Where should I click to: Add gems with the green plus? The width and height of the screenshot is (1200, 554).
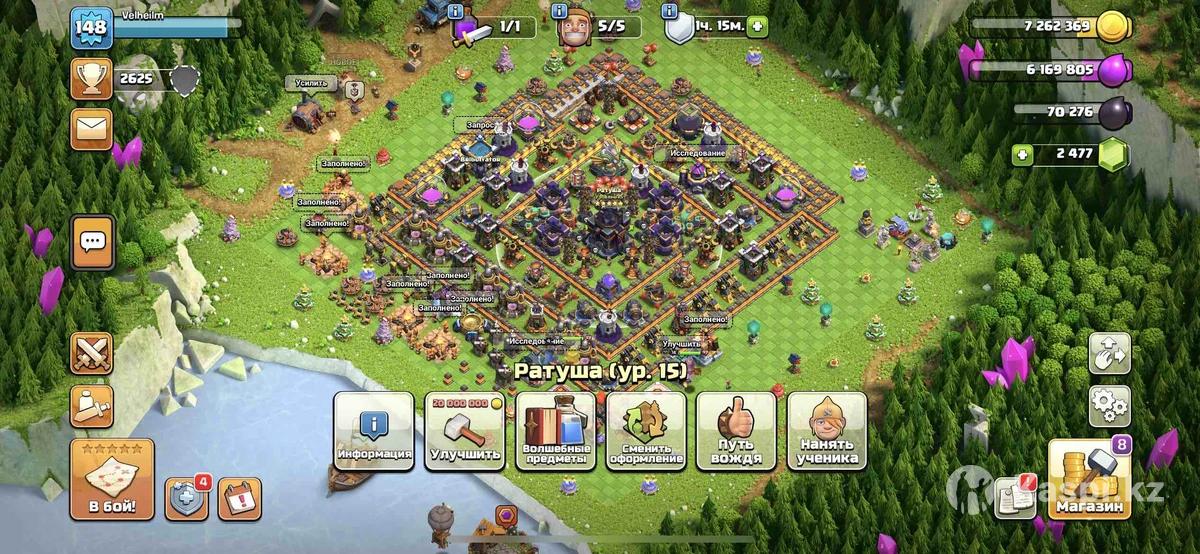1022,155
